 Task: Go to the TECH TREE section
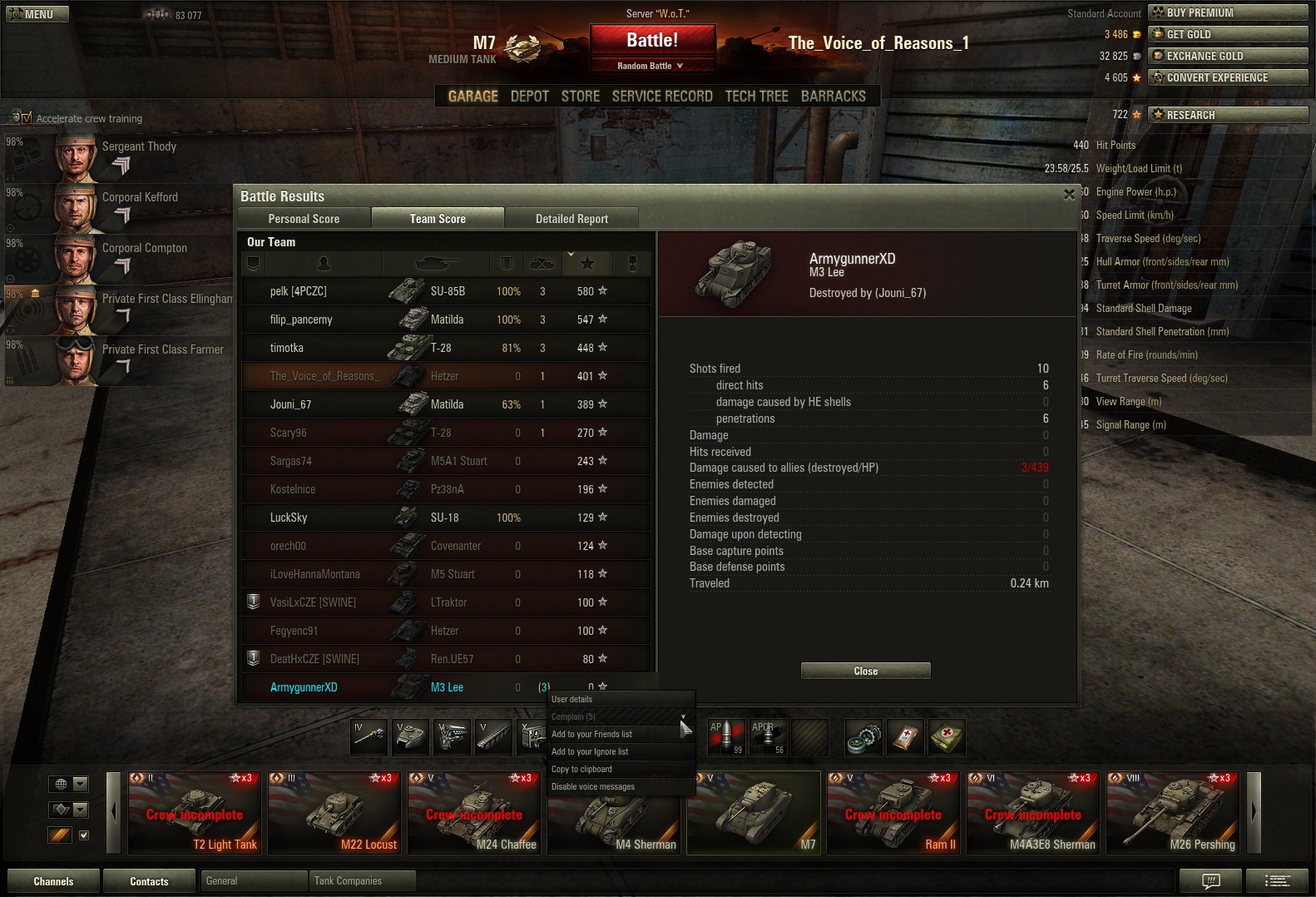click(756, 97)
